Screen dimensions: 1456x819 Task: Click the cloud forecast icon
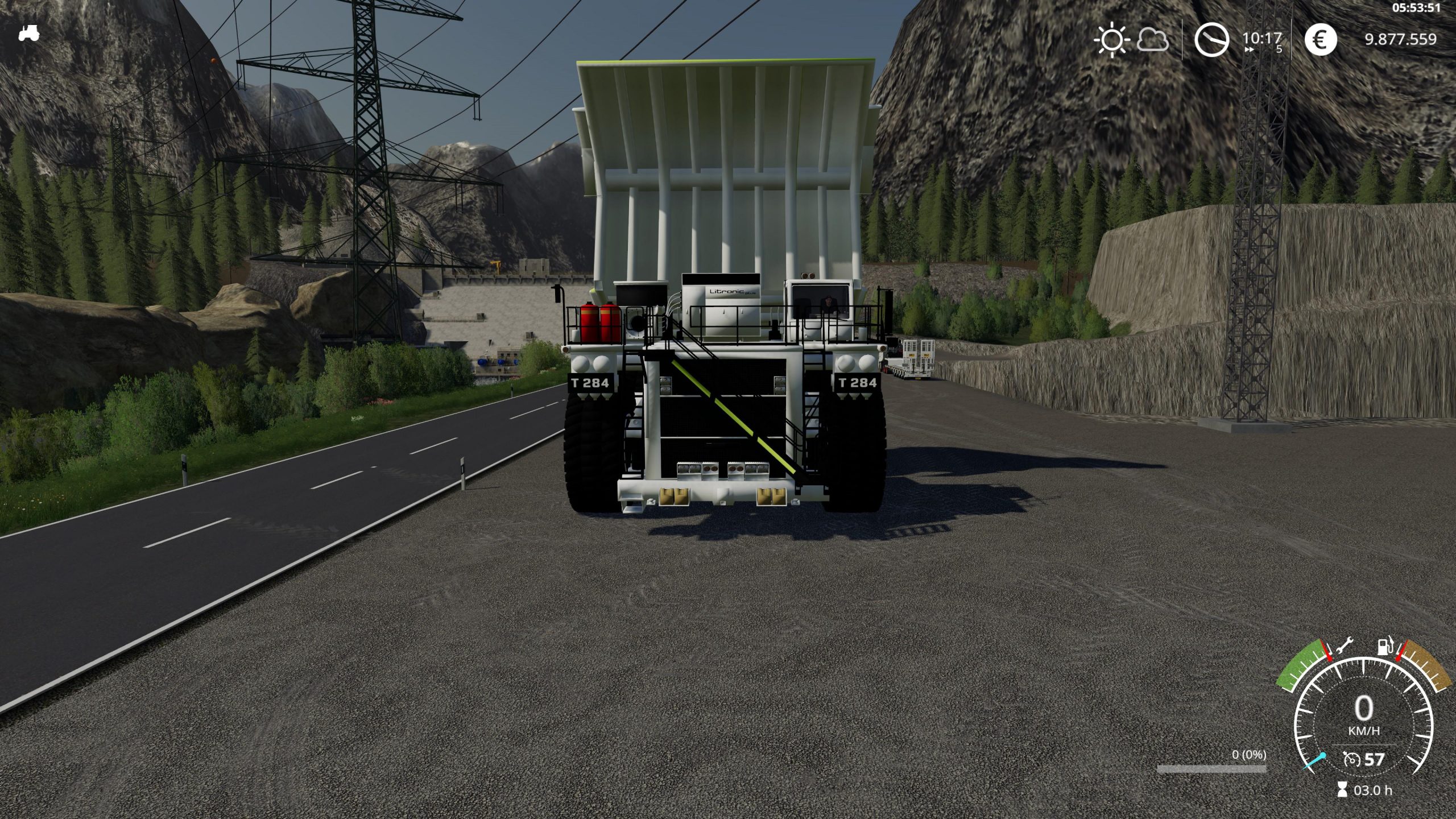point(1152,40)
